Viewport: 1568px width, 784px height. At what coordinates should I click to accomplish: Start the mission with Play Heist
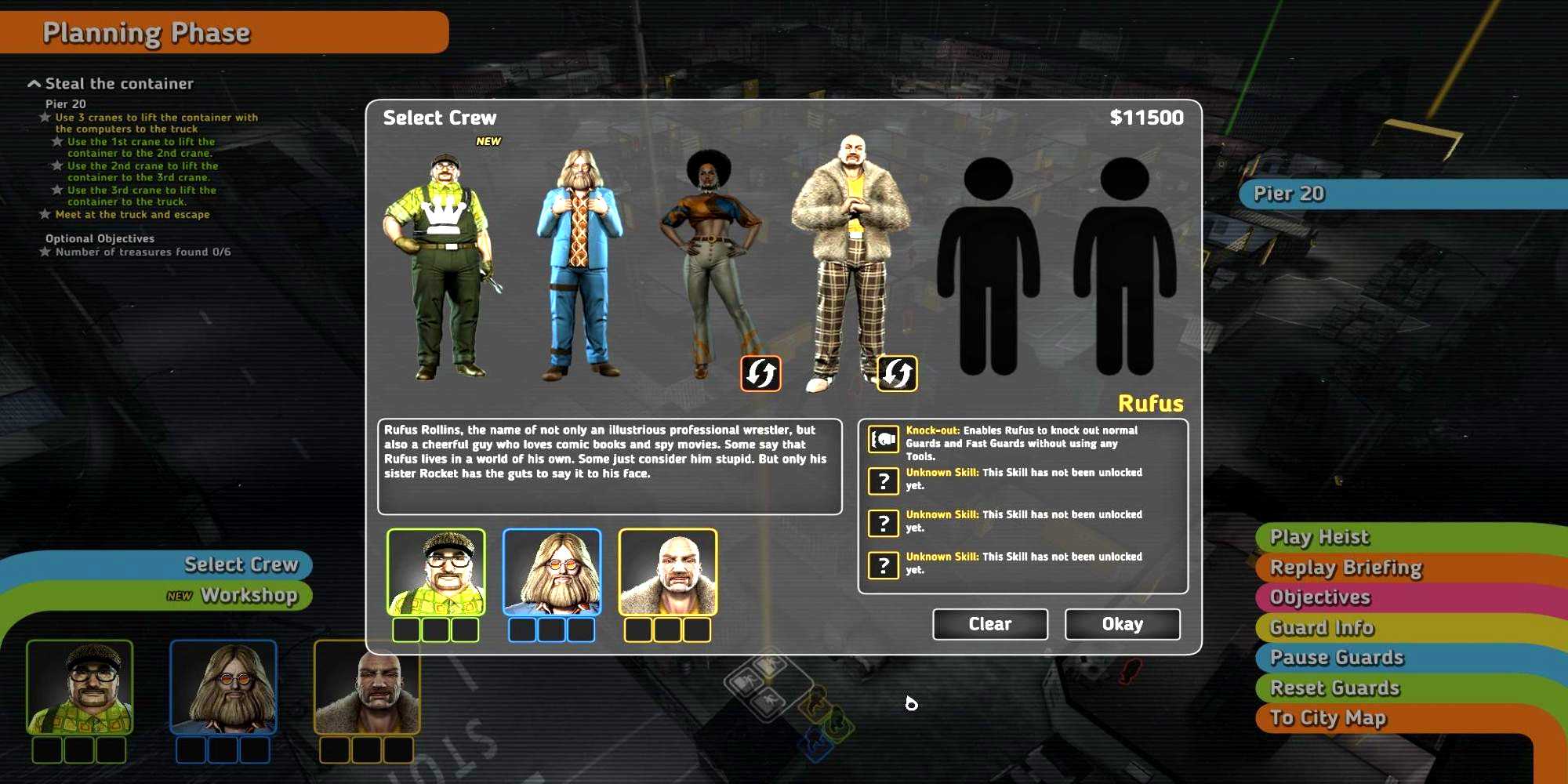pos(1319,537)
